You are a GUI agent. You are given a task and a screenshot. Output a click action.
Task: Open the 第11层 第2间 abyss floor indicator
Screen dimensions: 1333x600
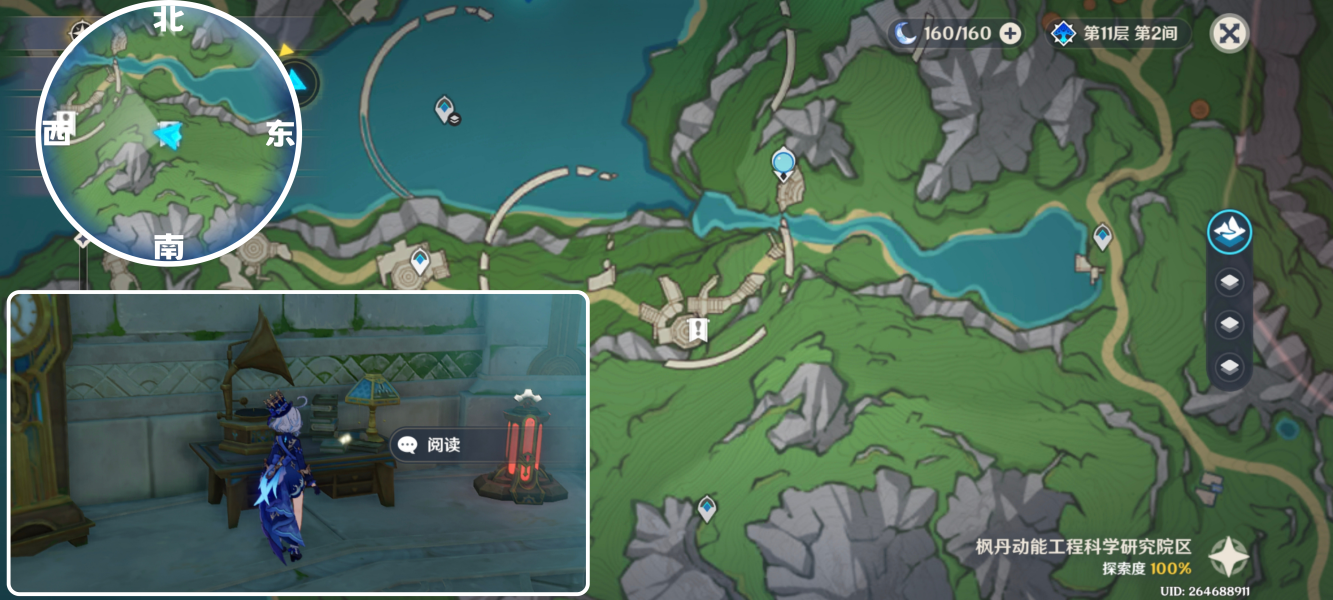click(1119, 34)
